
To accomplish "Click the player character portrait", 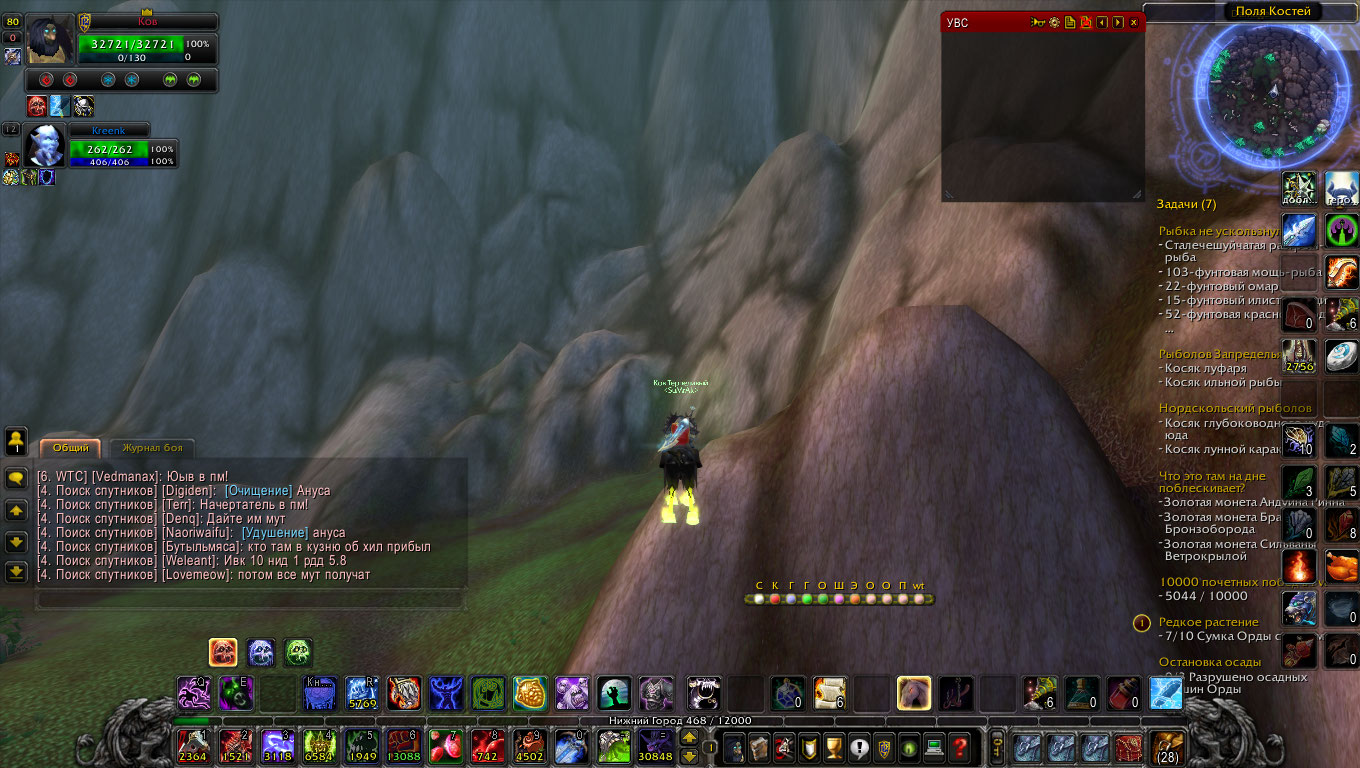I will [x=51, y=40].
